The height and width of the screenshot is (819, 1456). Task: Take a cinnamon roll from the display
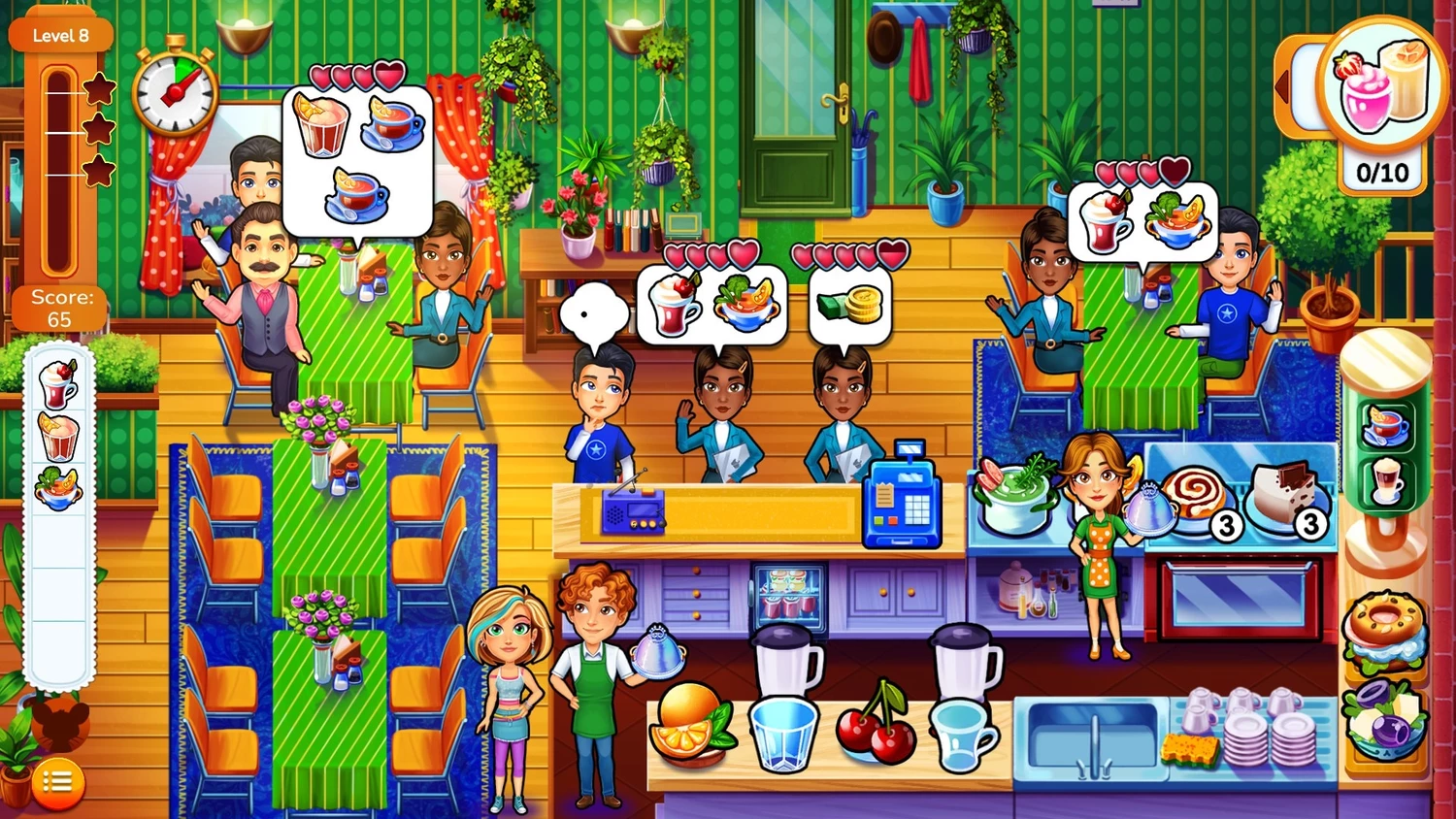1194,495
